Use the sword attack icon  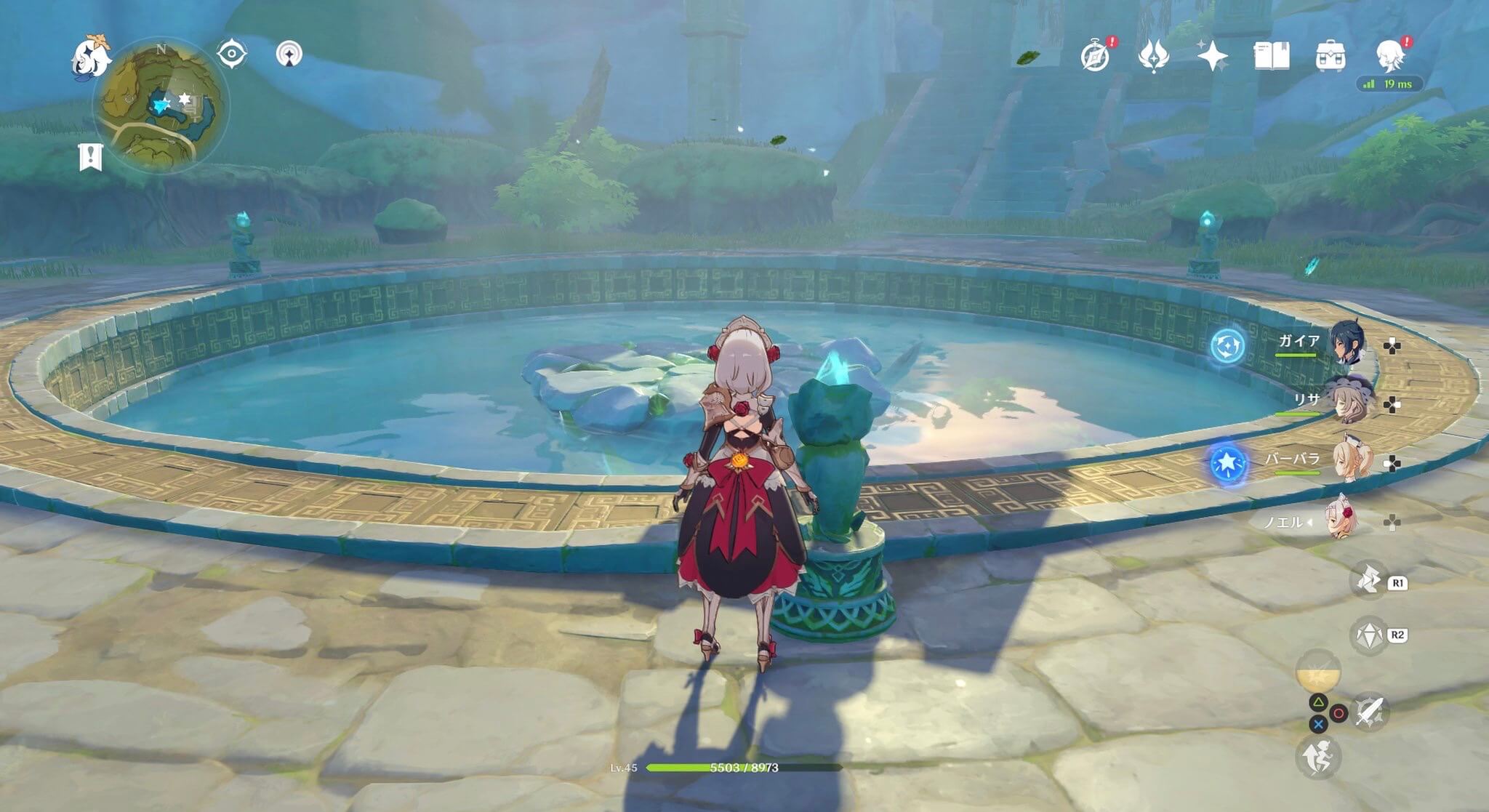click(1369, 710)
